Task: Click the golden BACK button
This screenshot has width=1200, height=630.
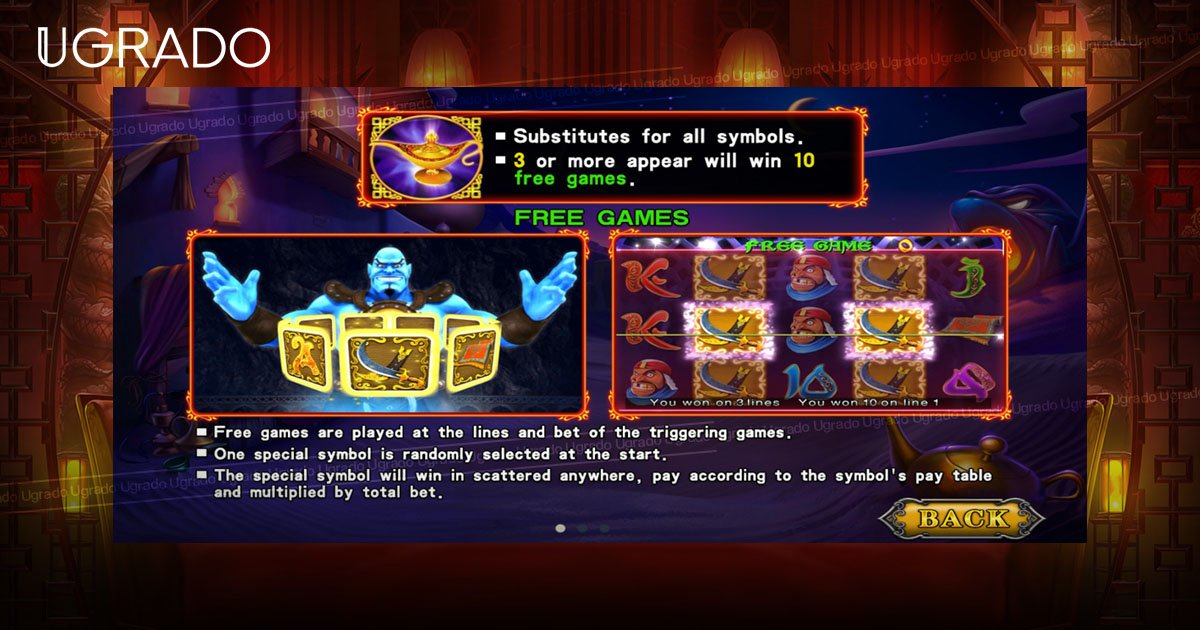Action: [x=962, y=518]
